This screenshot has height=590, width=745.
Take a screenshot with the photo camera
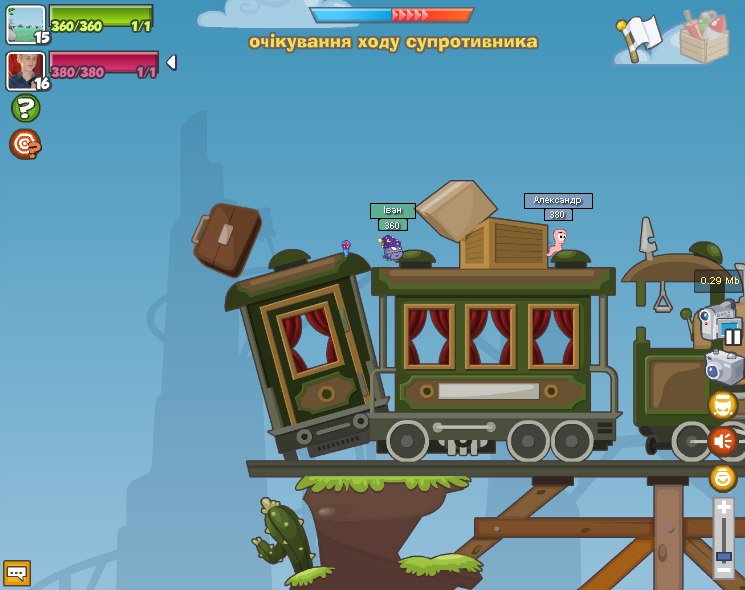point(725,367)
